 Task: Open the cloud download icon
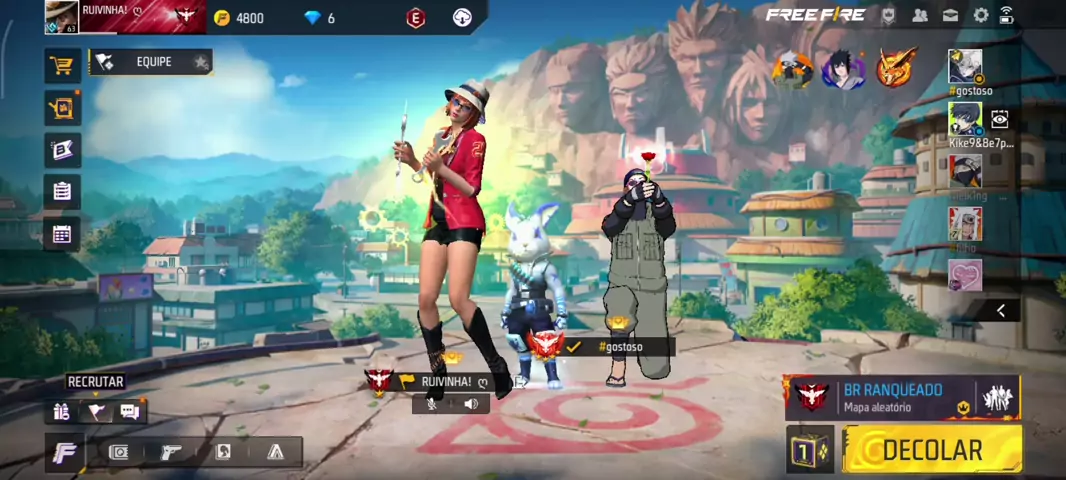[462, 17]
